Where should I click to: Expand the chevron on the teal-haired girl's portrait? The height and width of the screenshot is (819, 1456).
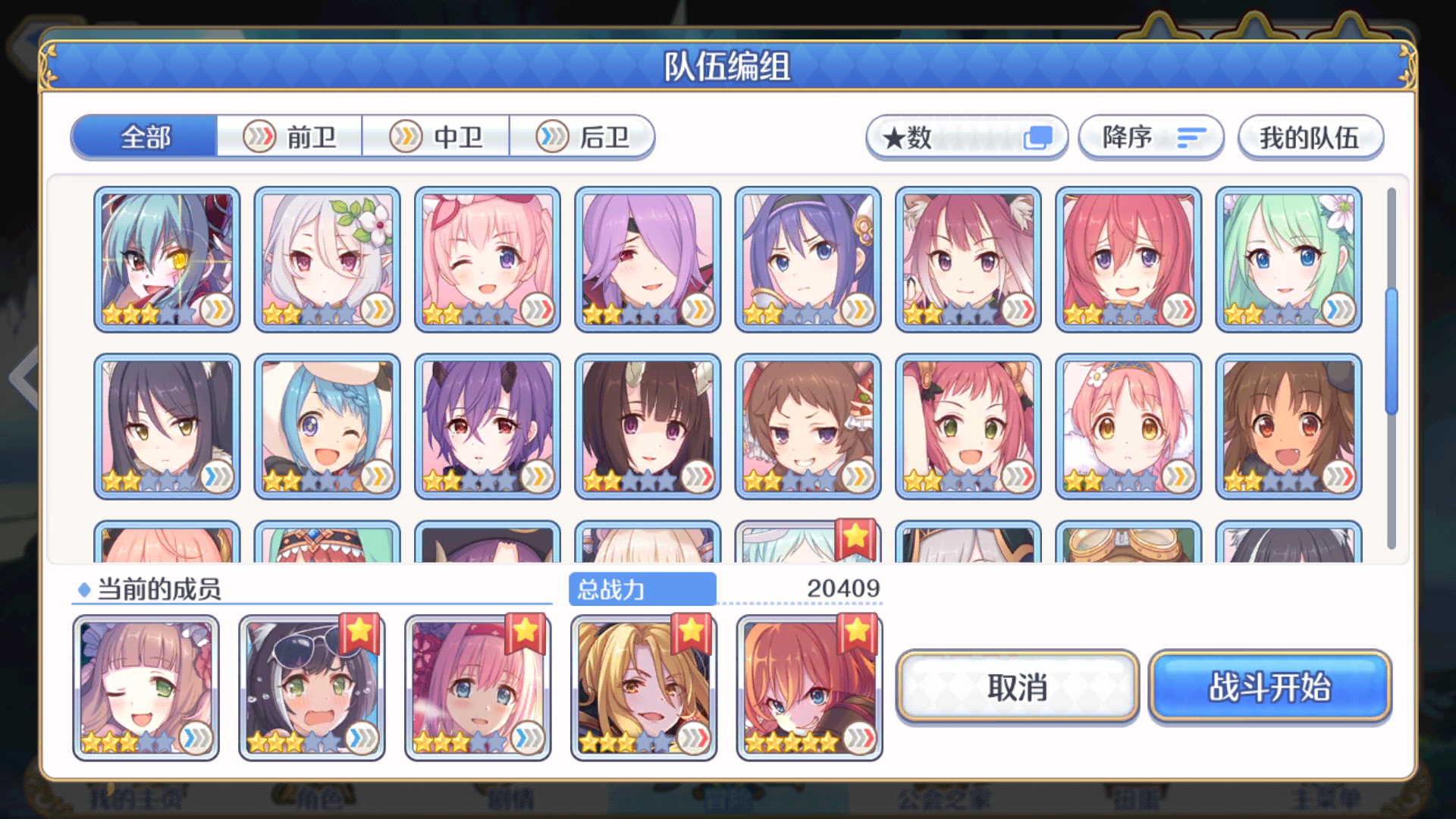[x=217, y=312]
